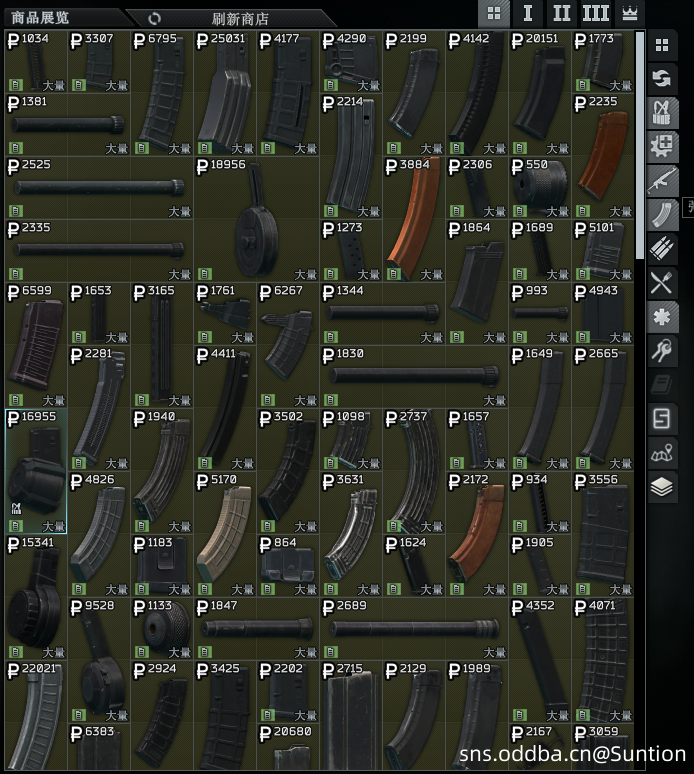Screen dimensions: 694x774
Task: Open the ammunition bullets category
Action: point(662,249)
